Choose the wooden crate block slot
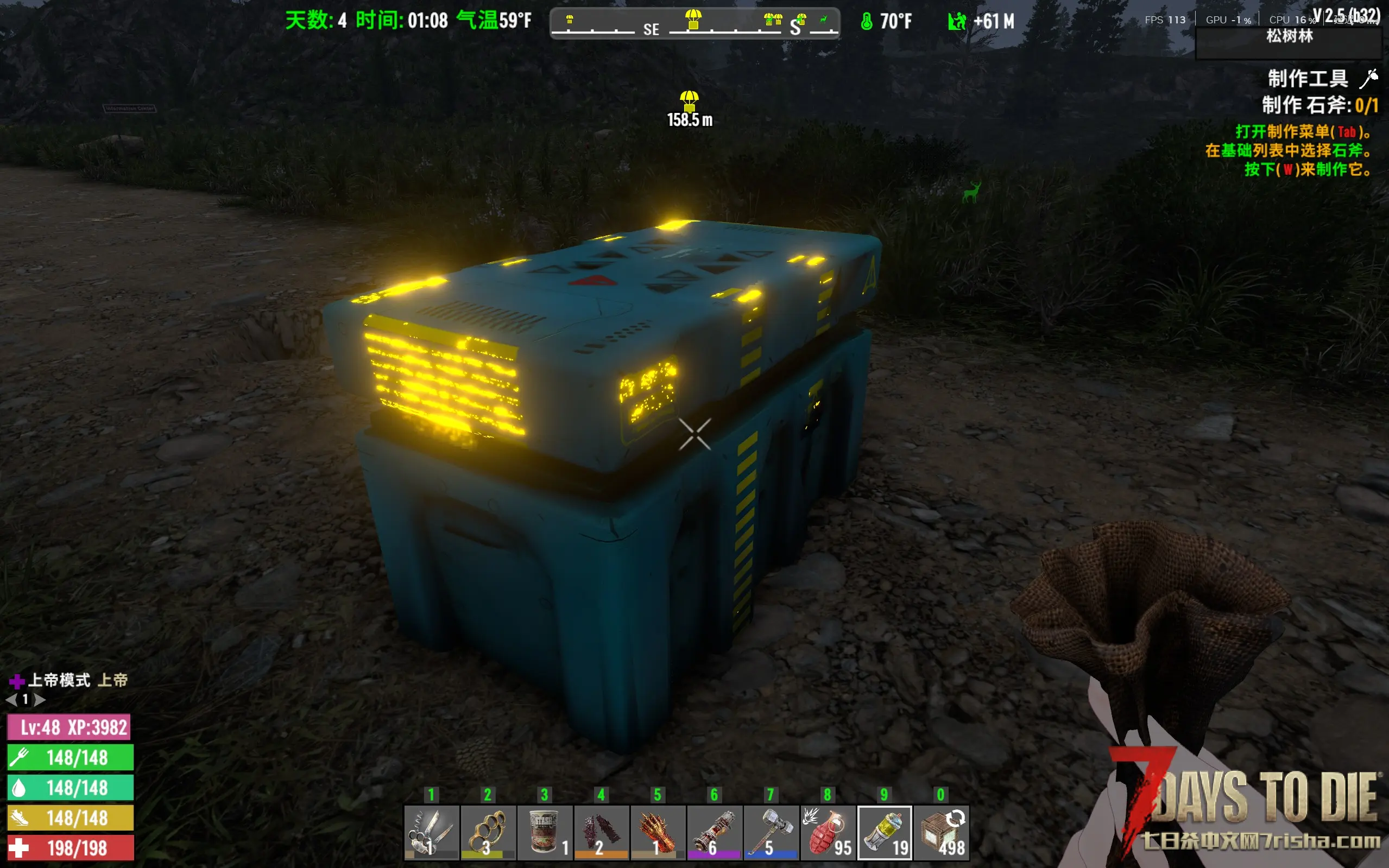Viewport: 1389px width, 868px height. click(x=941, y=832)
